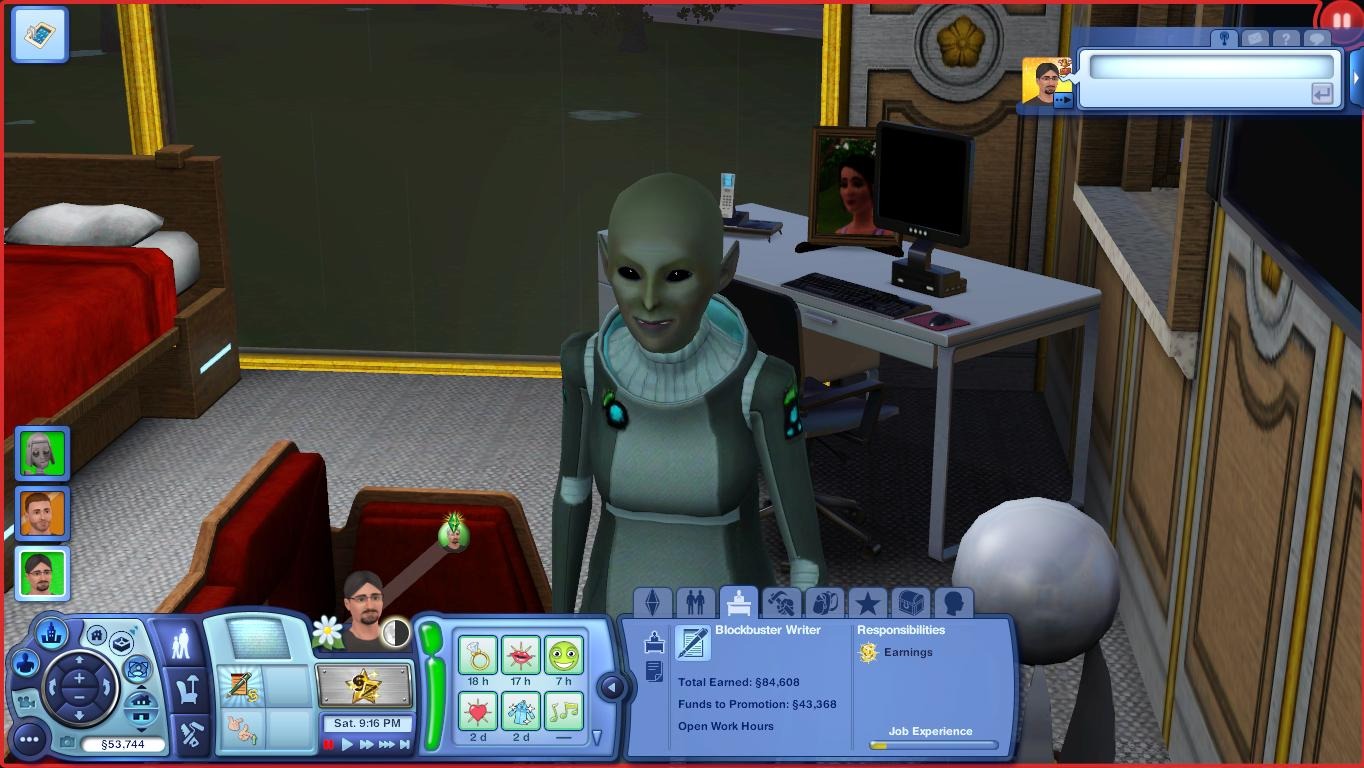
Task: Select the Inventory chest tab
Action: click(910, 602)
